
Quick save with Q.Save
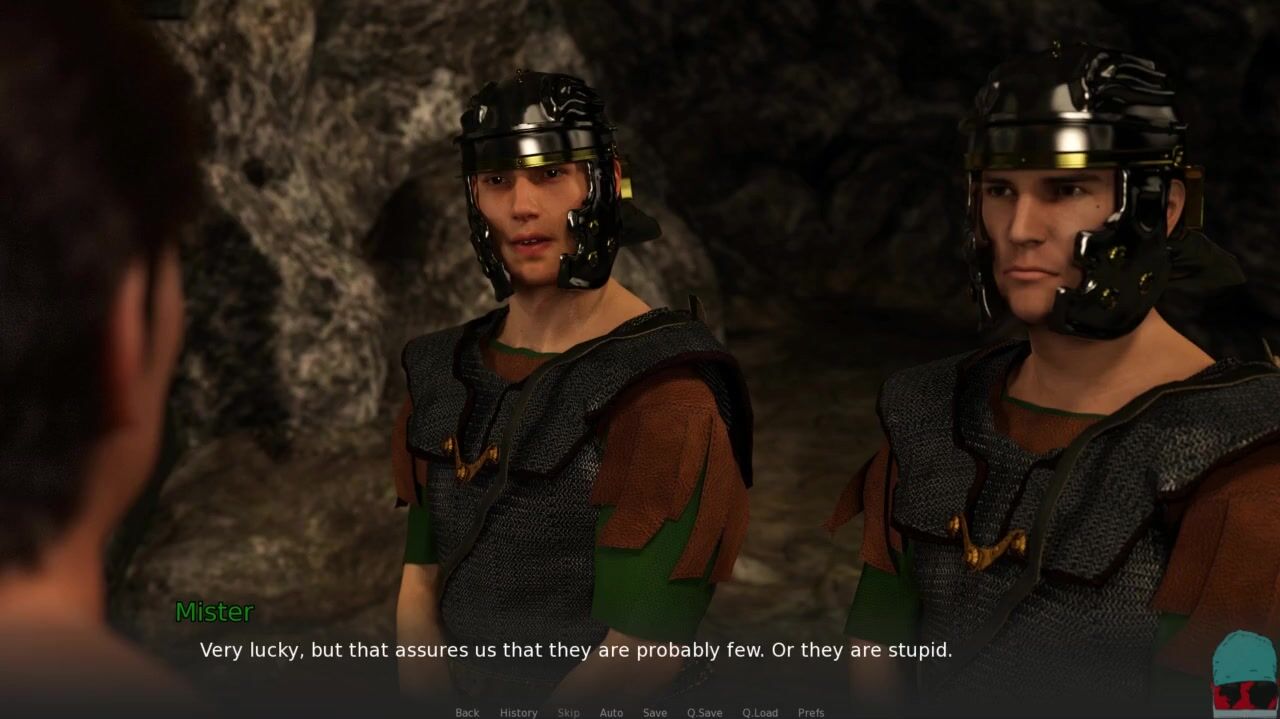coord(704,712)
